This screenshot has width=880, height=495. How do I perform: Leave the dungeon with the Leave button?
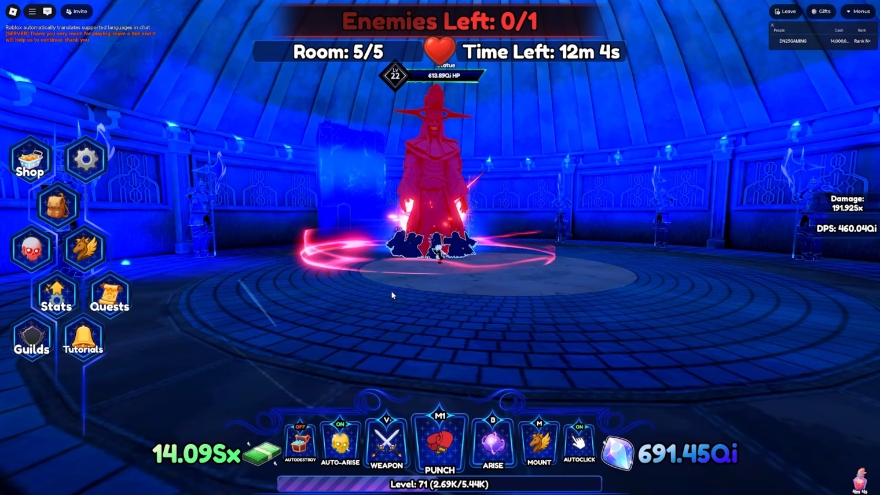[786, 11]
